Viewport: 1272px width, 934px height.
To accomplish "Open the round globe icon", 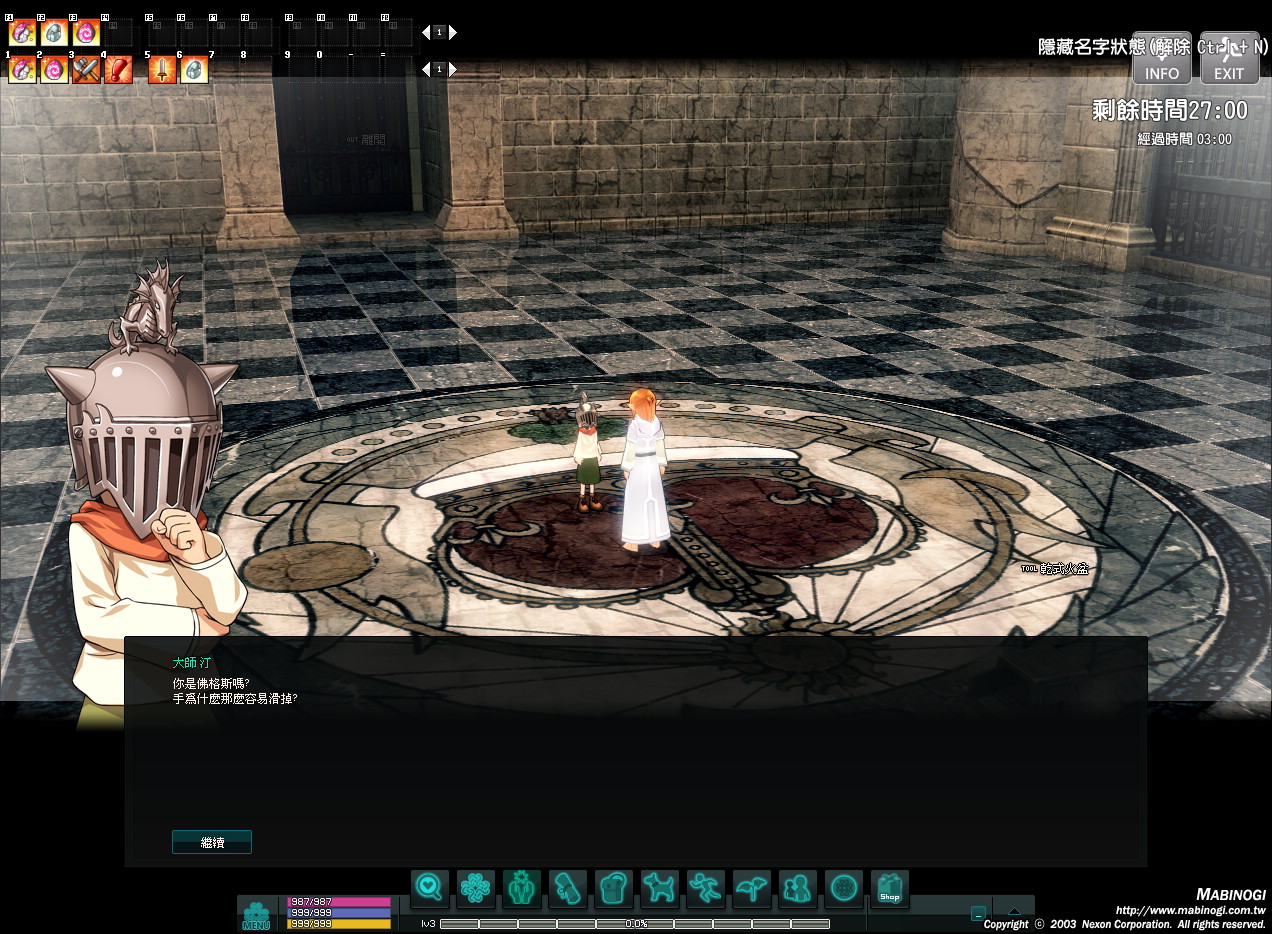I will coord(843,888).
